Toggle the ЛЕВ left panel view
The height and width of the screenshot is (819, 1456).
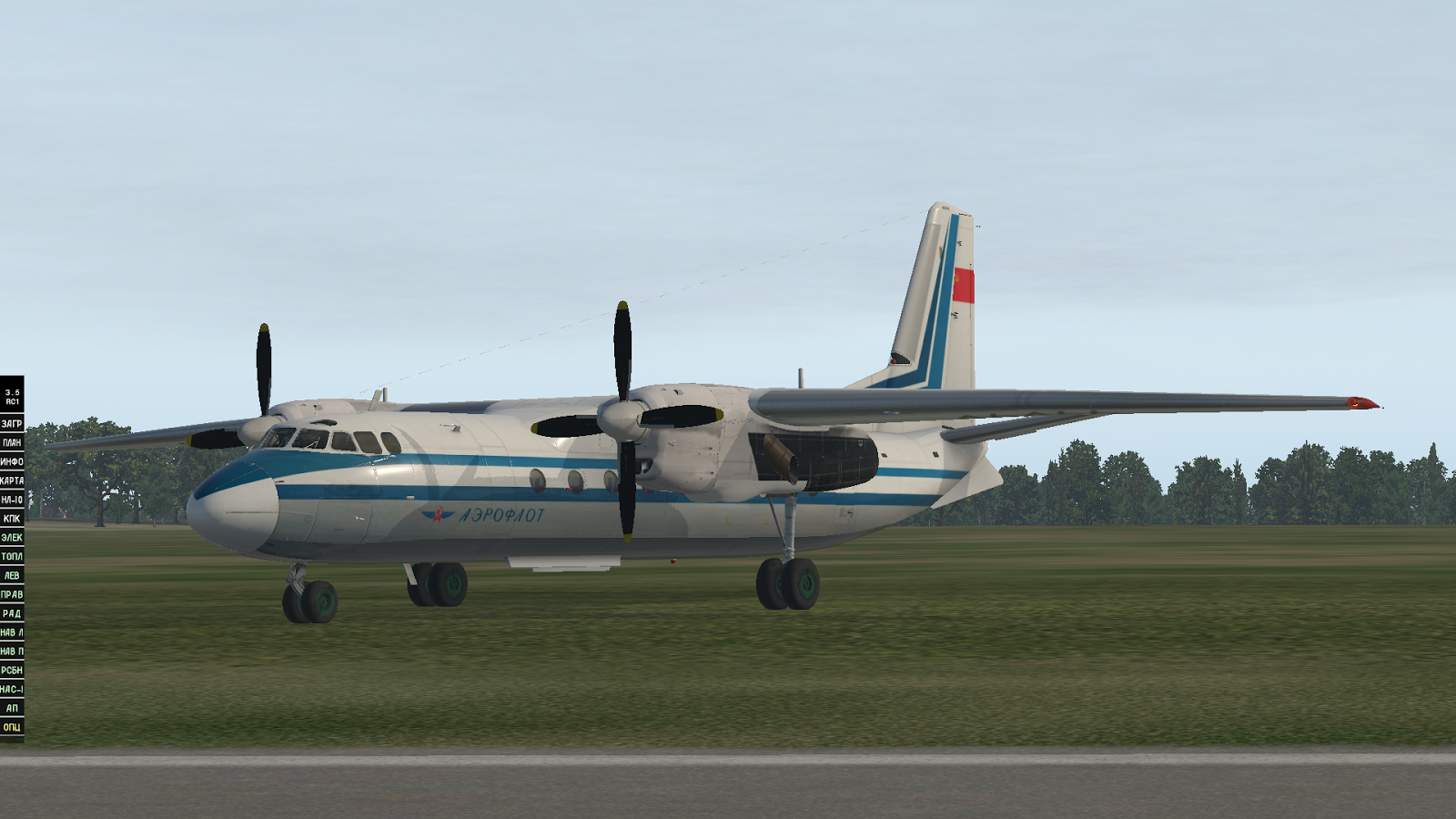14,575
